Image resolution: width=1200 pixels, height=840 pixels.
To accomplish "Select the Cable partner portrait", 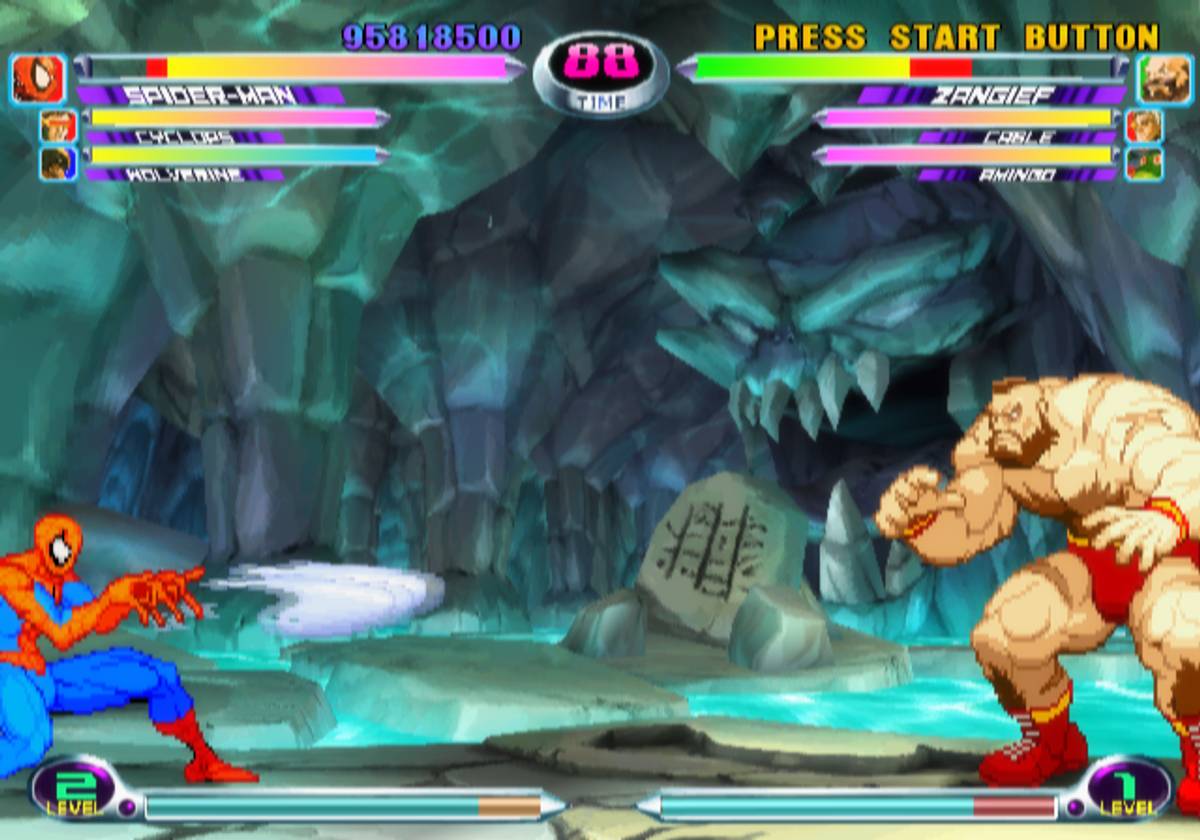I will tap(1144, 126).
